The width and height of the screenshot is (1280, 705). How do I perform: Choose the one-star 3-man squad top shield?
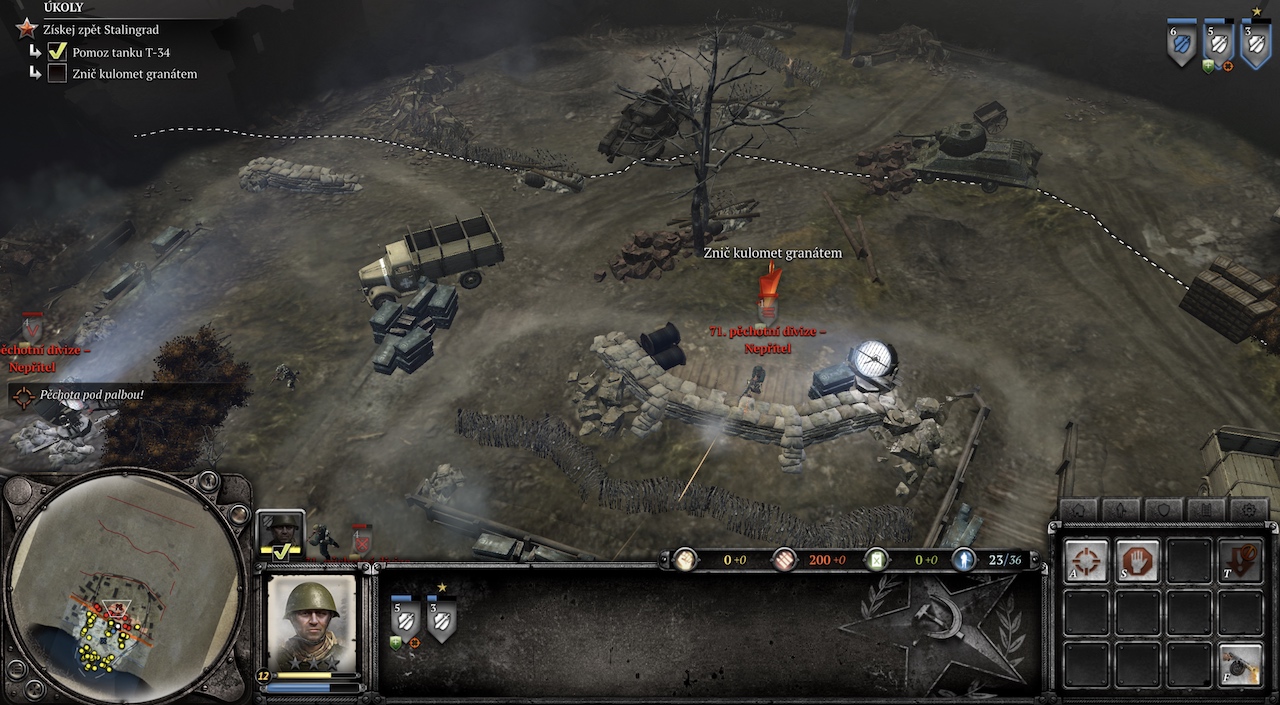[1254, 44]
